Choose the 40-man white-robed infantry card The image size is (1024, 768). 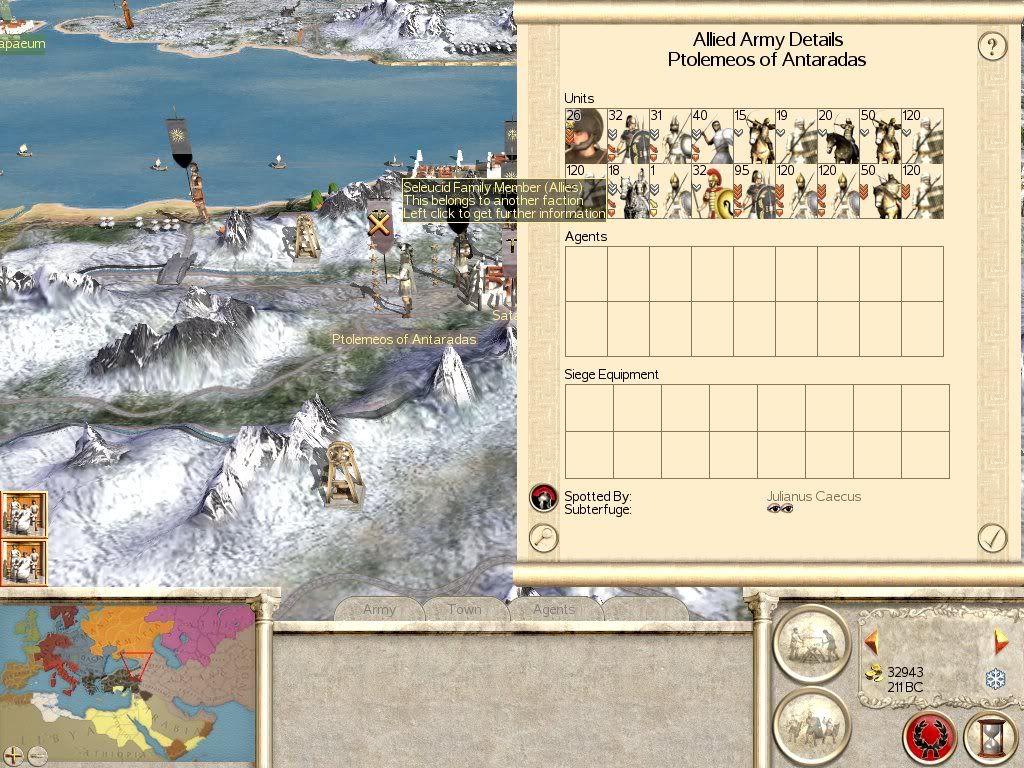711,136
